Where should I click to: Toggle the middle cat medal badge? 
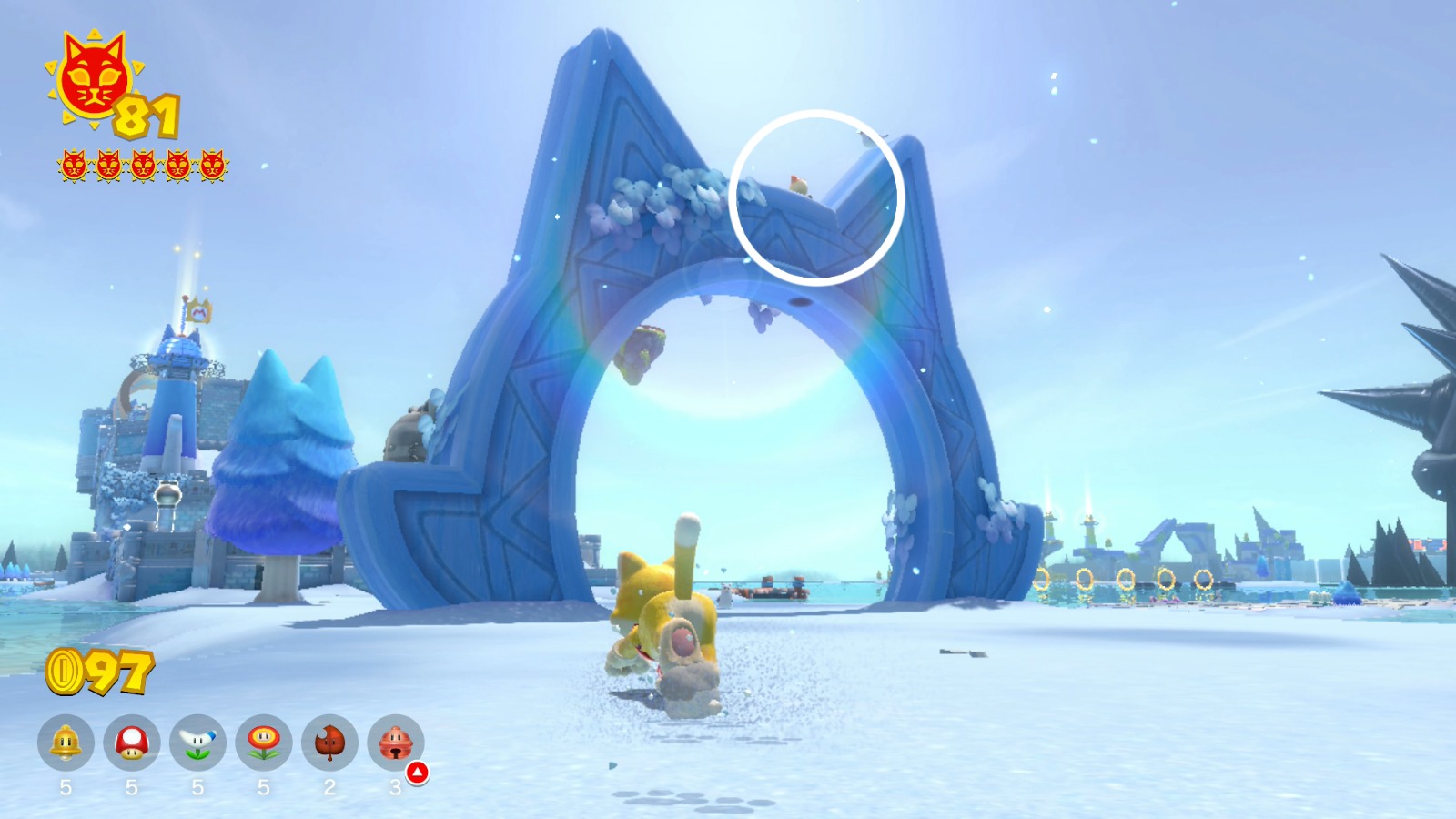pos(142,167)
